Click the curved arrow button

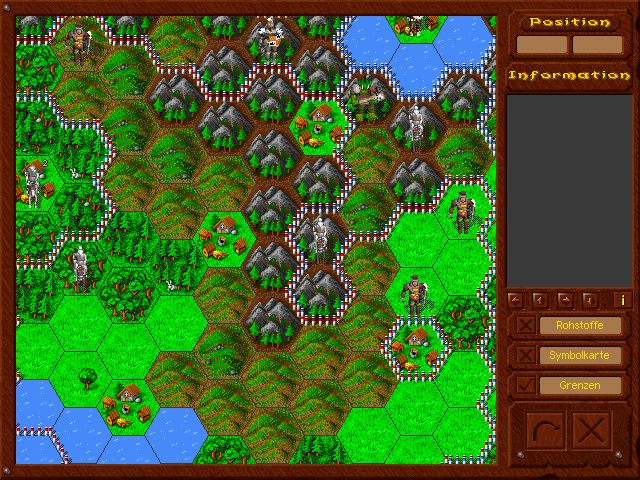coord(546,431)
